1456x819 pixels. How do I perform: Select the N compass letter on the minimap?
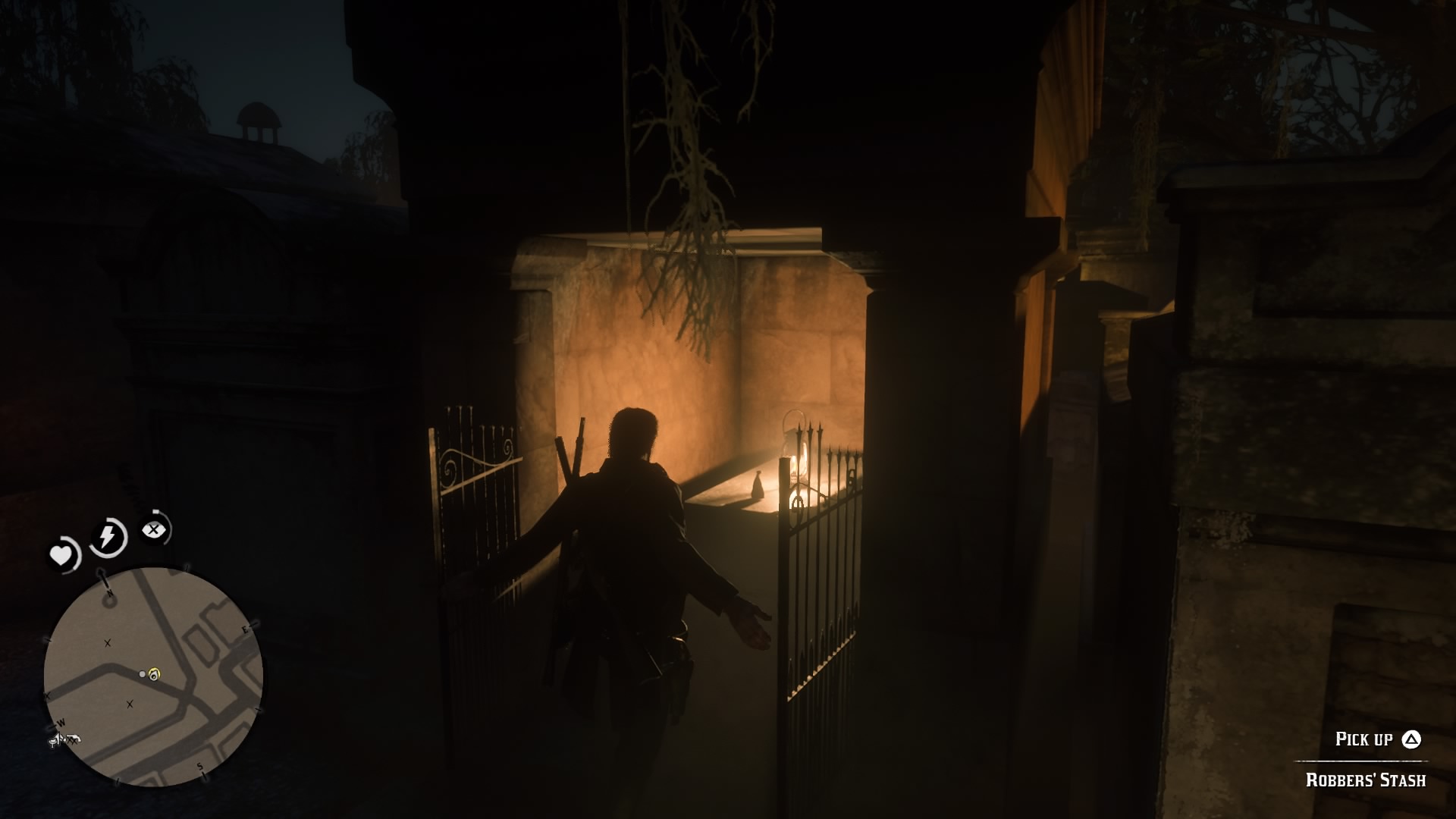109,591
